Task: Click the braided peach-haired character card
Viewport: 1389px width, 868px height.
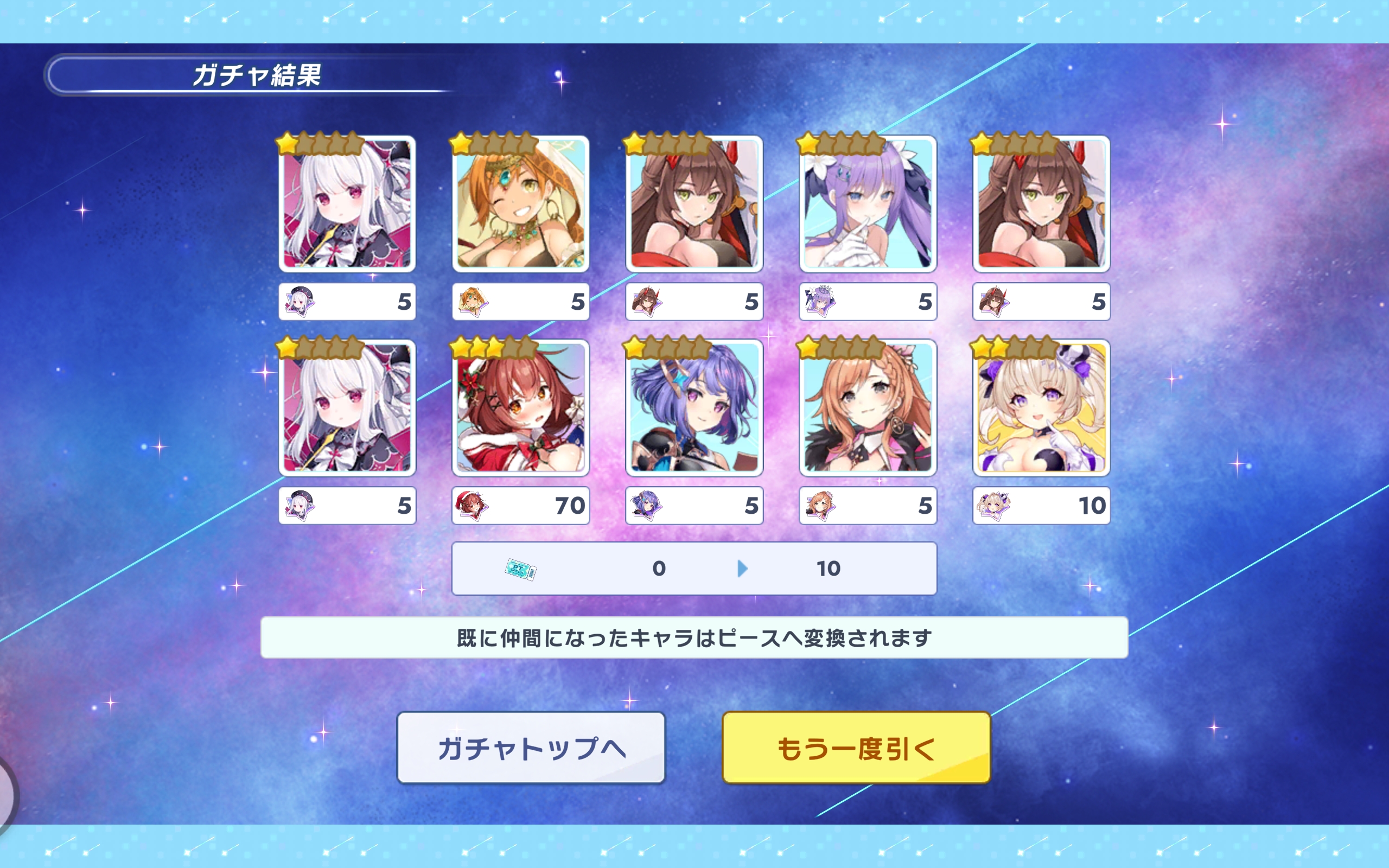Action: [x=867, y=408]
